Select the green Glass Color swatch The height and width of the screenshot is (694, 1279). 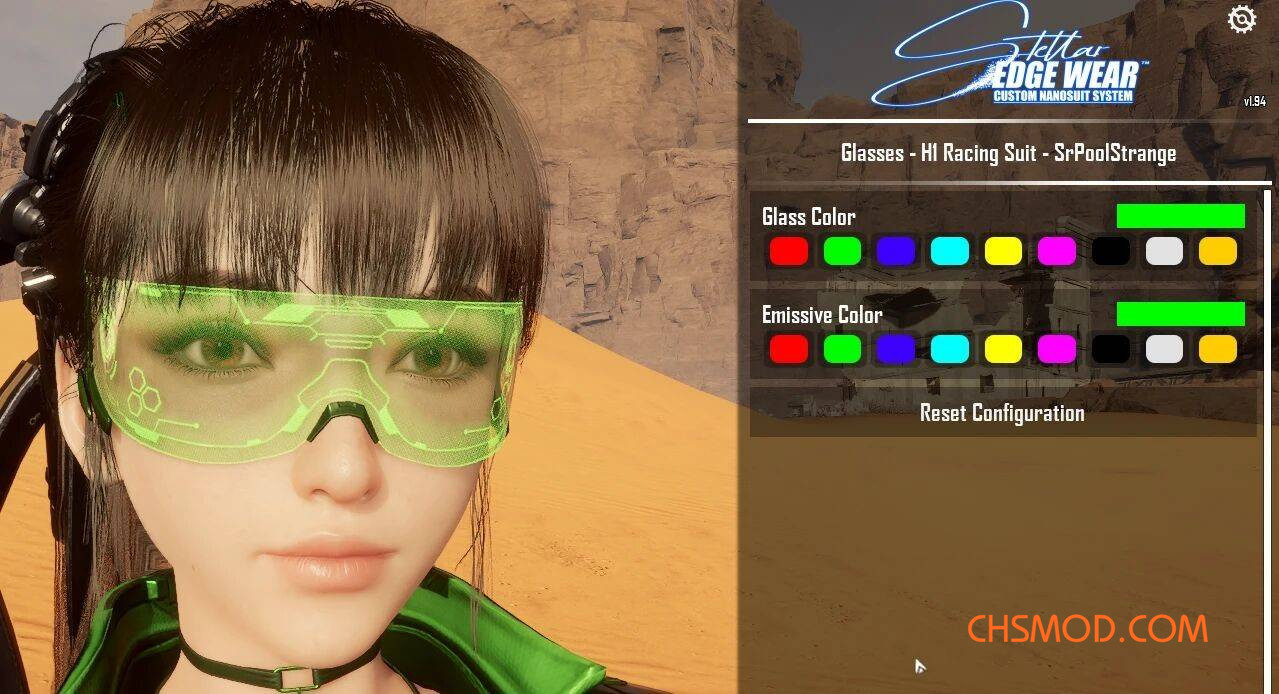842,251
